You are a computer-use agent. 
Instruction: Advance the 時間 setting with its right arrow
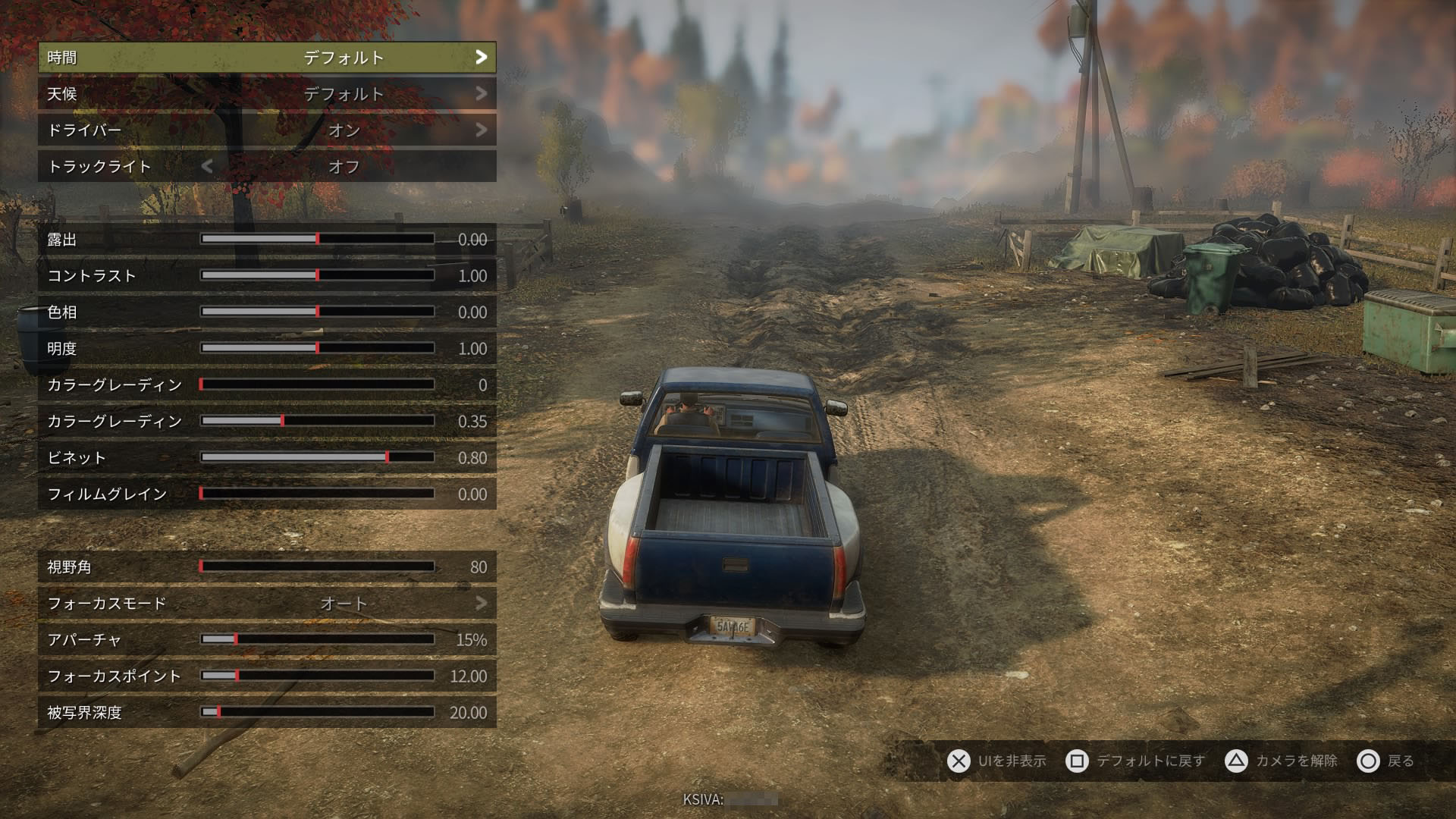coord(481,58)
